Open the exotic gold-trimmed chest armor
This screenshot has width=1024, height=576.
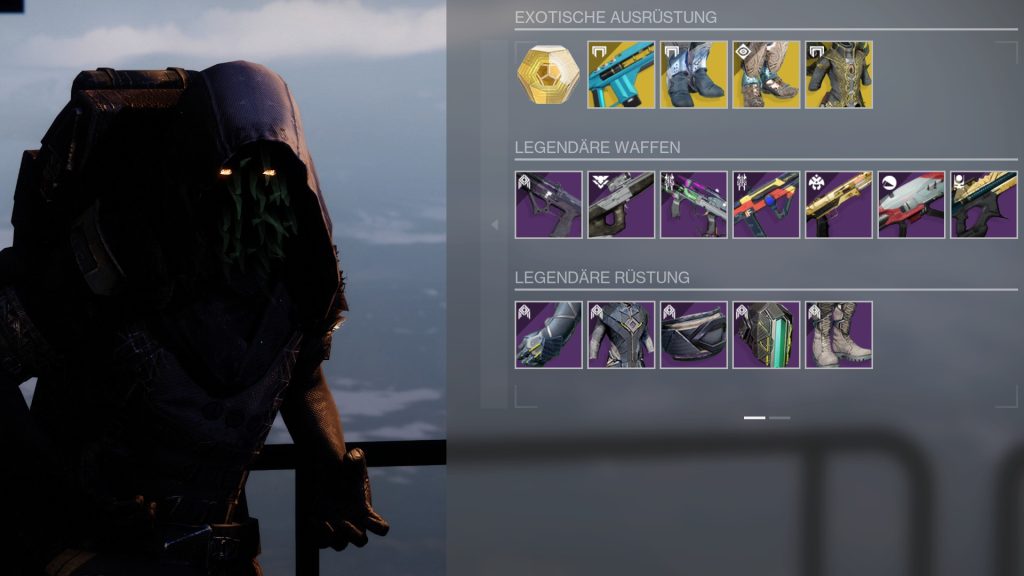[839, 75]
